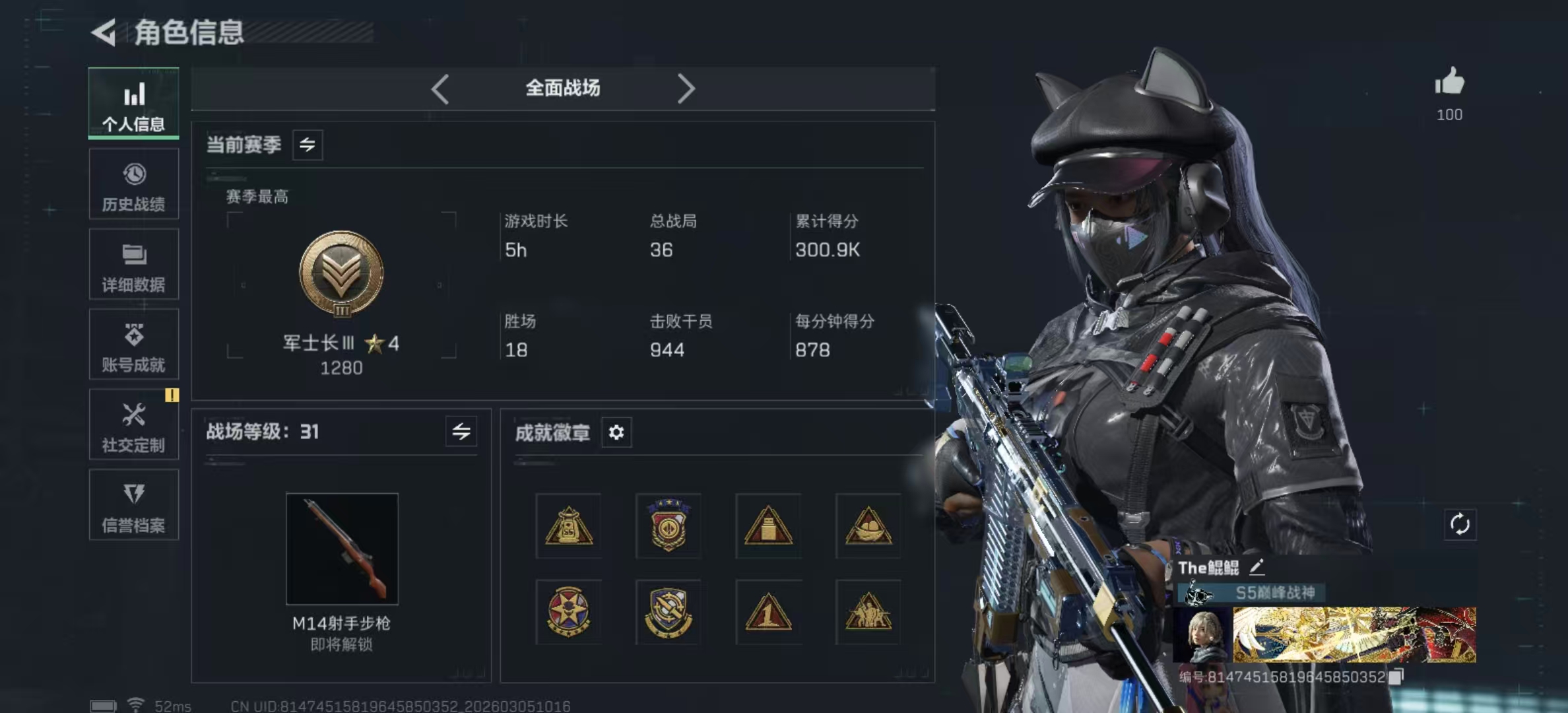Image resolution: width=1568 pixels, height=713 pixels.
Task: Open the 详细数据 tab
Action: [134, 265]
